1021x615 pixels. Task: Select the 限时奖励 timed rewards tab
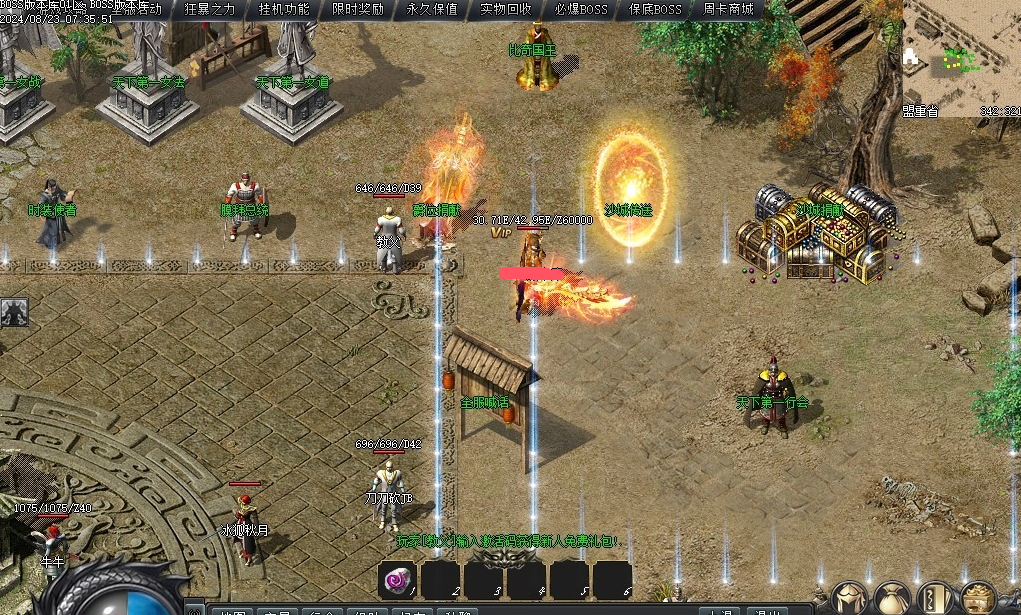[x=357, y=10]
